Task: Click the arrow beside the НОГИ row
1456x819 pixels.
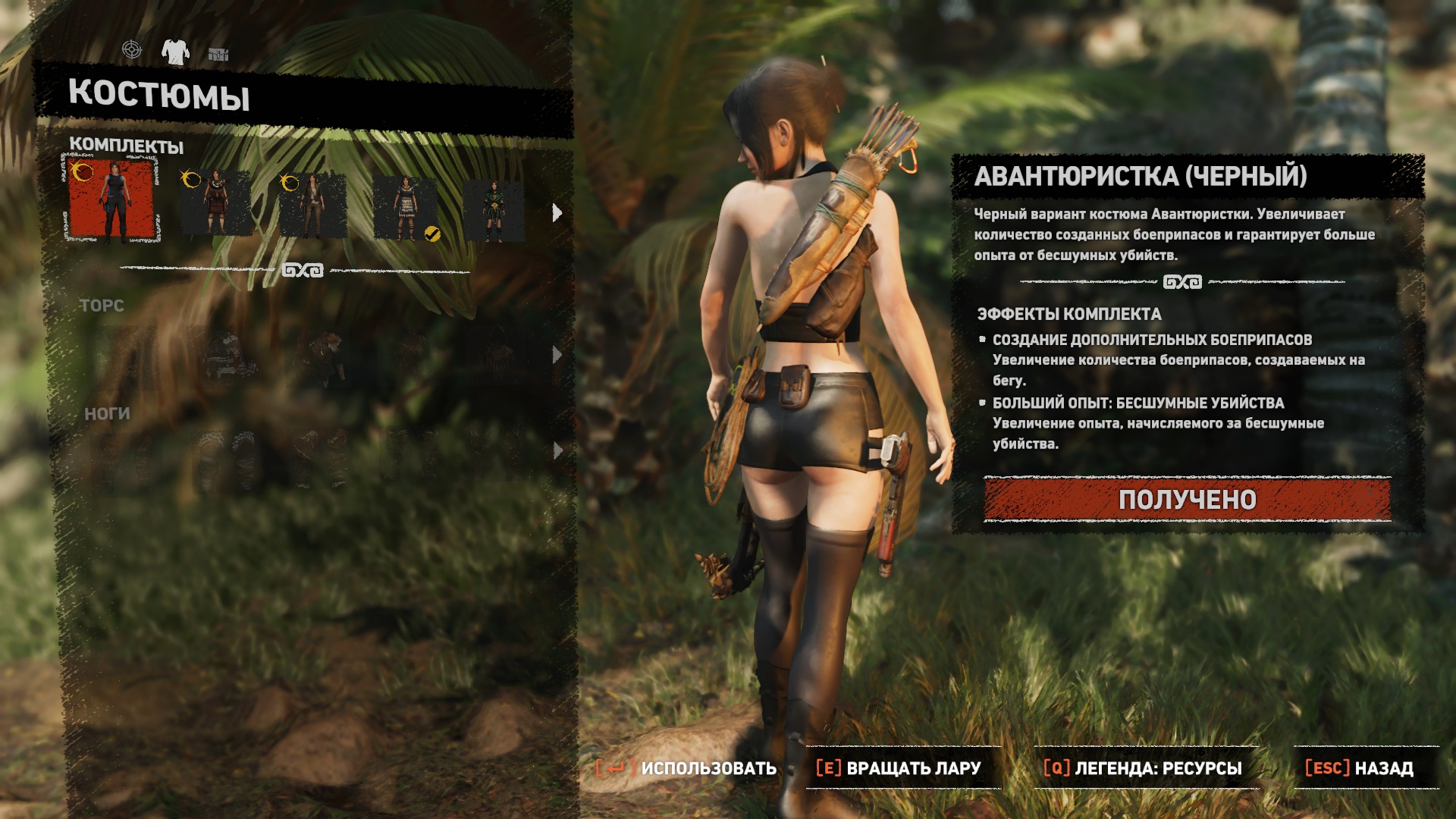Action: (557, 451)
